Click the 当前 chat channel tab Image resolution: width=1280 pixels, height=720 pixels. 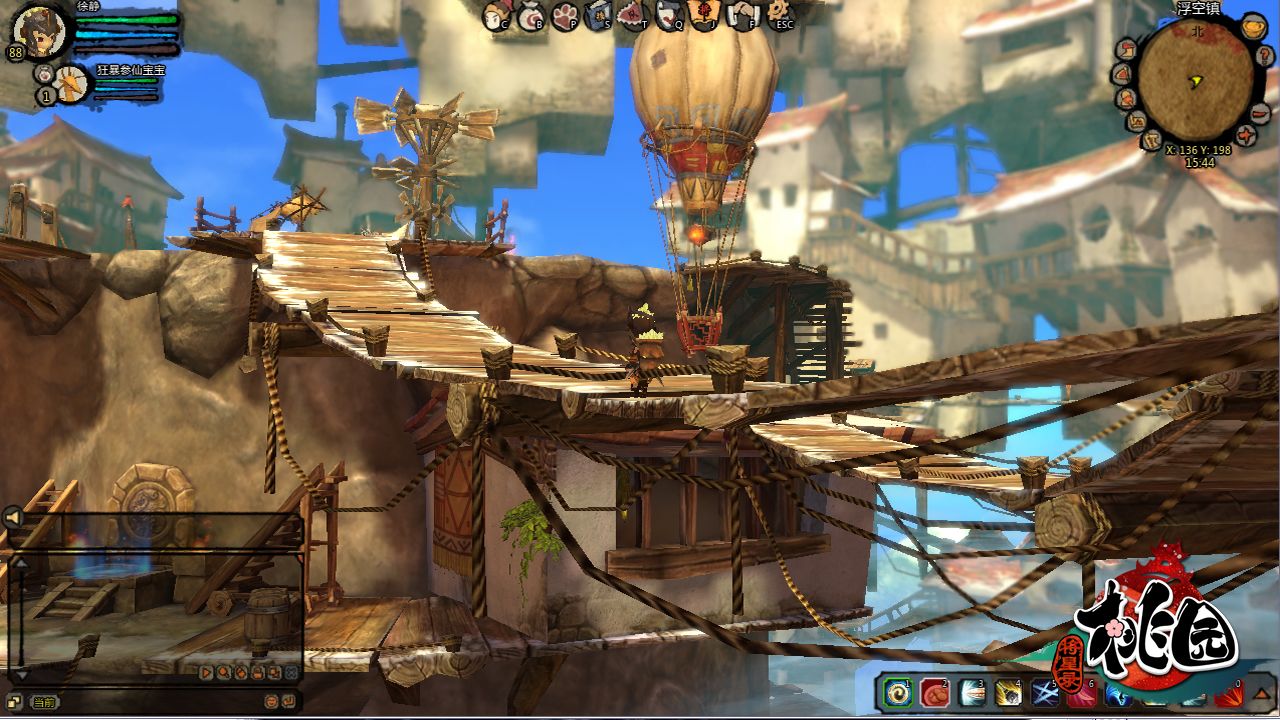pos(44,702)
